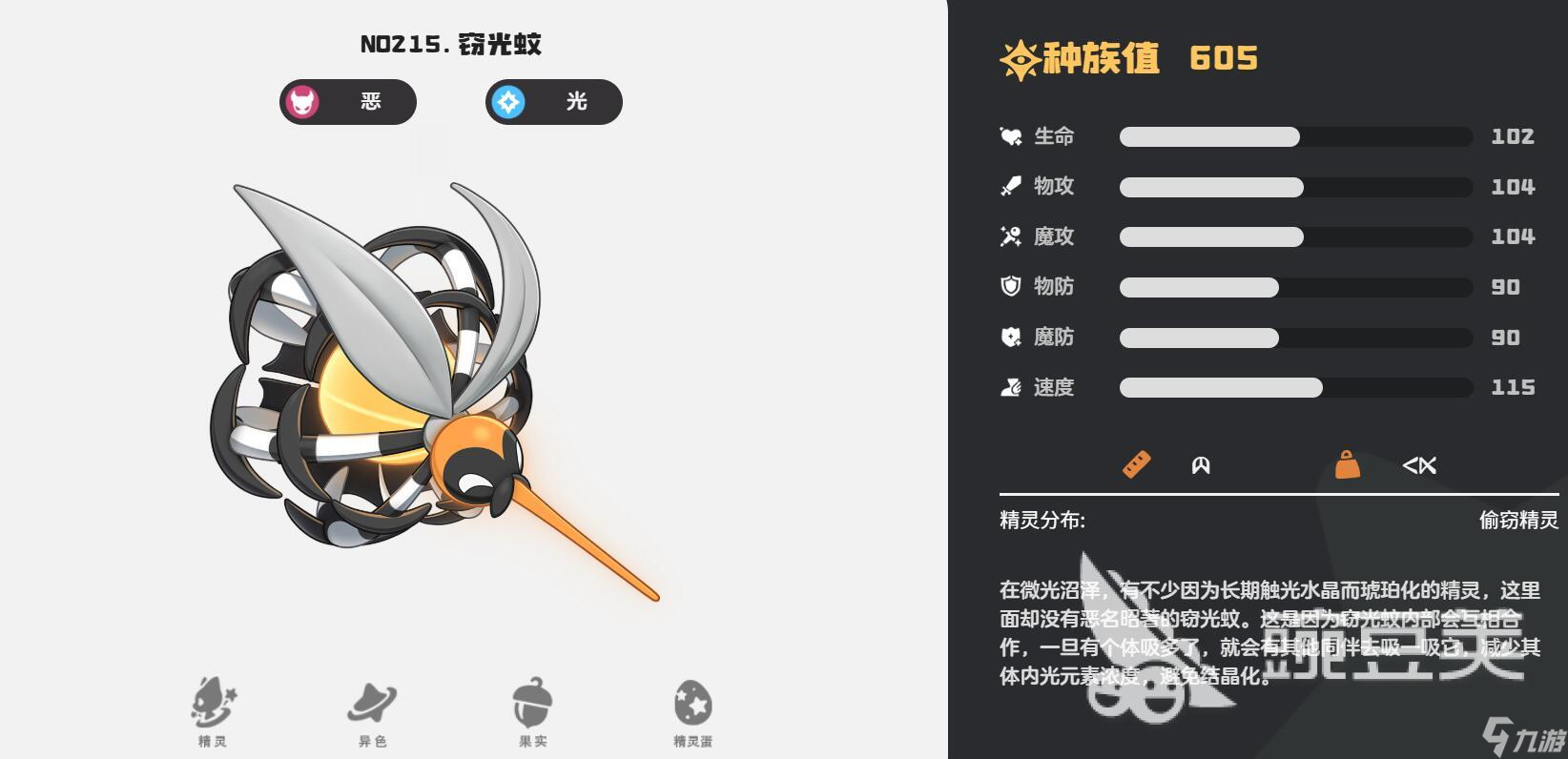Toggle the 光 light type badge
The height and width of the screenshot is (759, 1568).
point(553,102)
